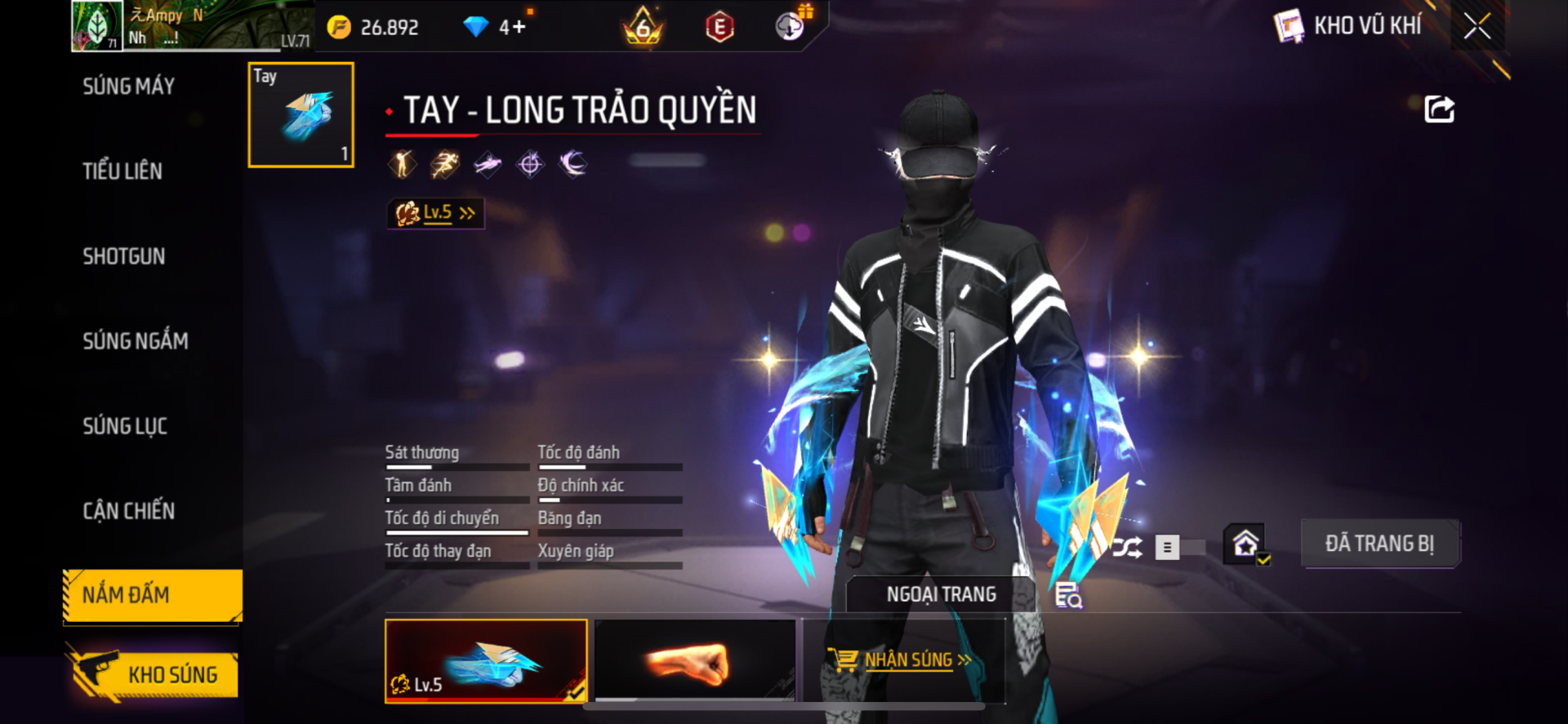Choose the default bare fist skin
1568x724 pixels.
point(695,660)
